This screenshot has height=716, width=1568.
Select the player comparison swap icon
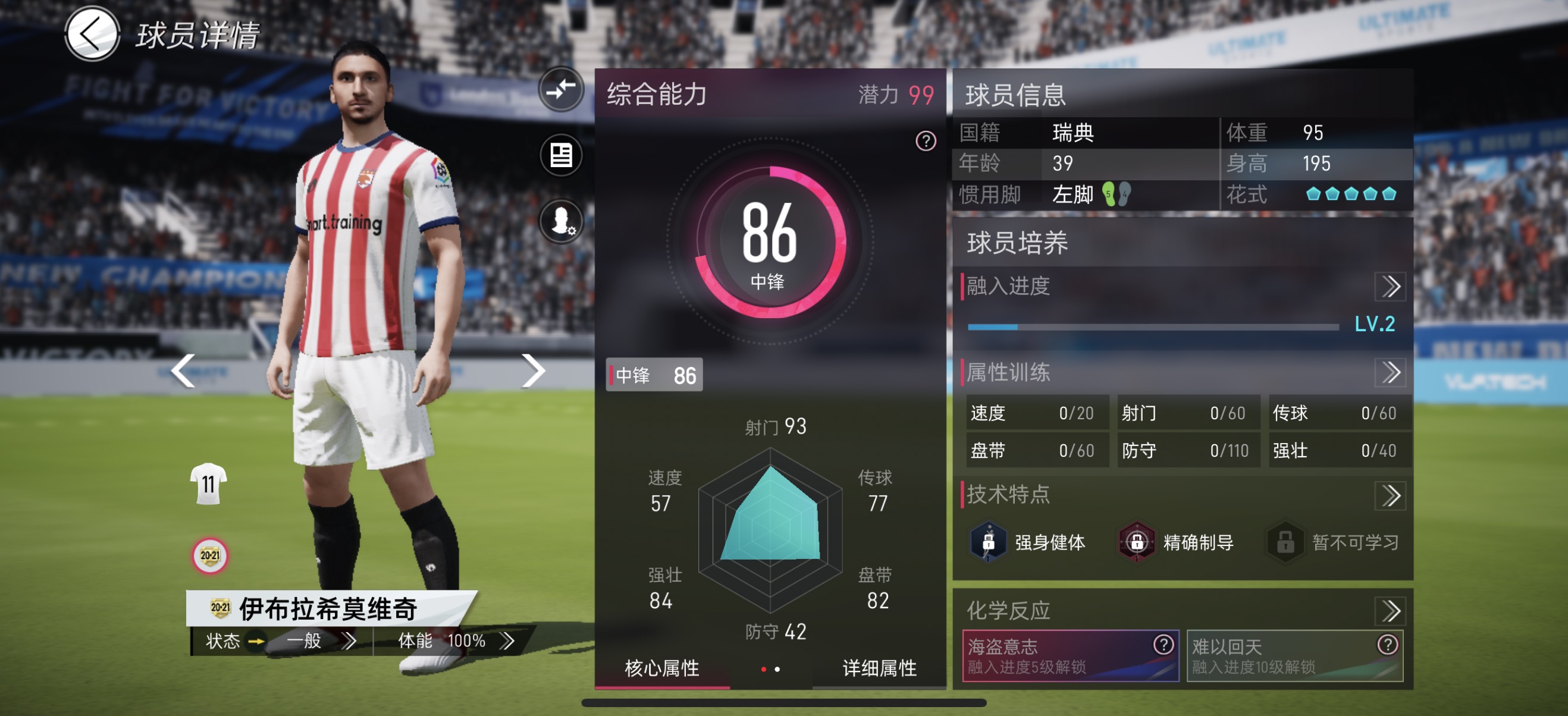click(560, 89)
